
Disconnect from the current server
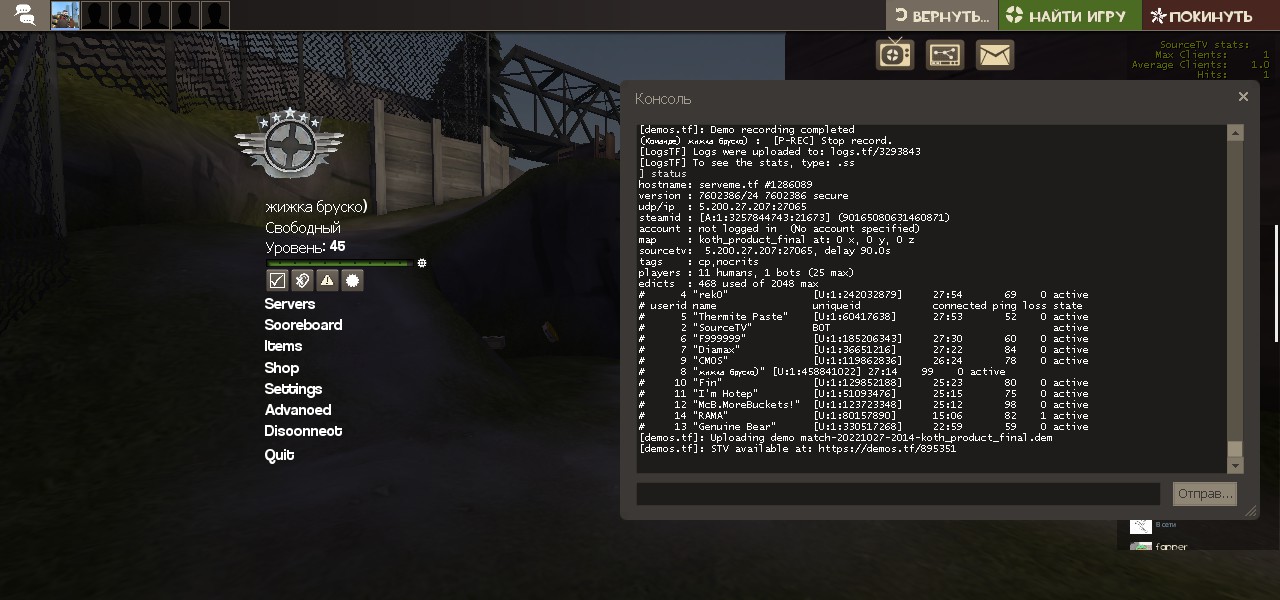point(303,431)
